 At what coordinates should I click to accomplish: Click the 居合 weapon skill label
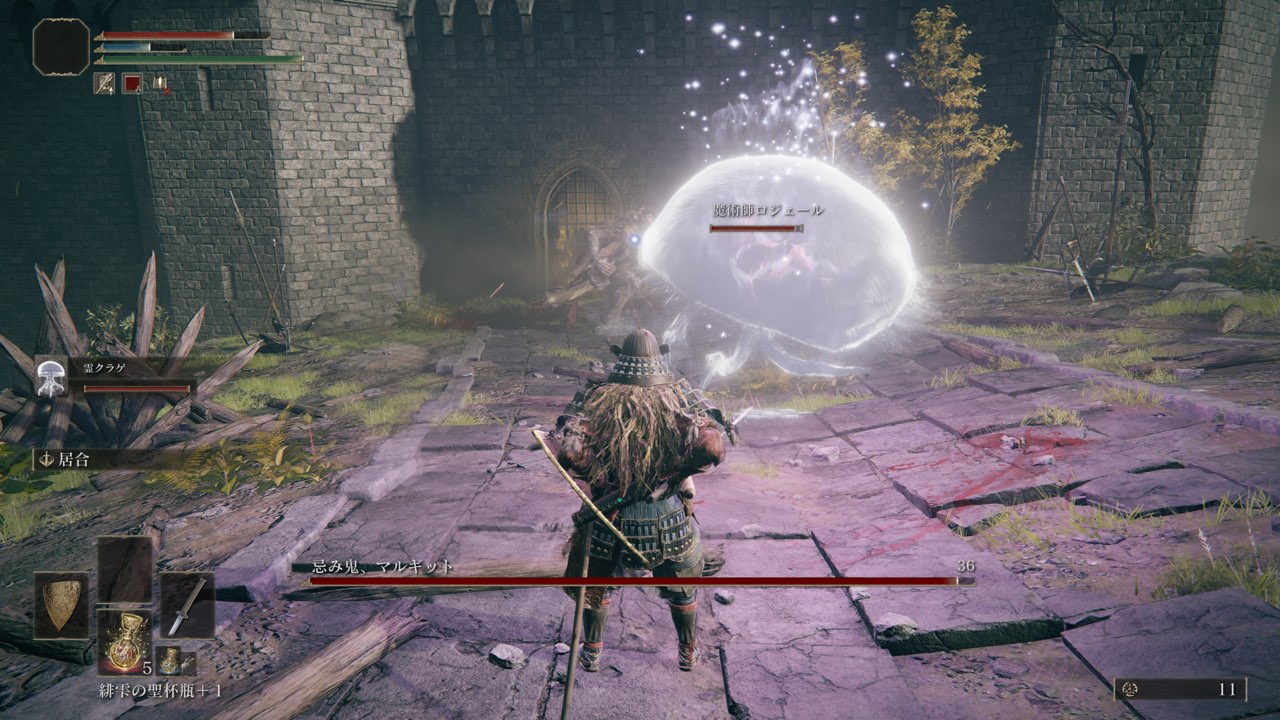coord(75,460)
